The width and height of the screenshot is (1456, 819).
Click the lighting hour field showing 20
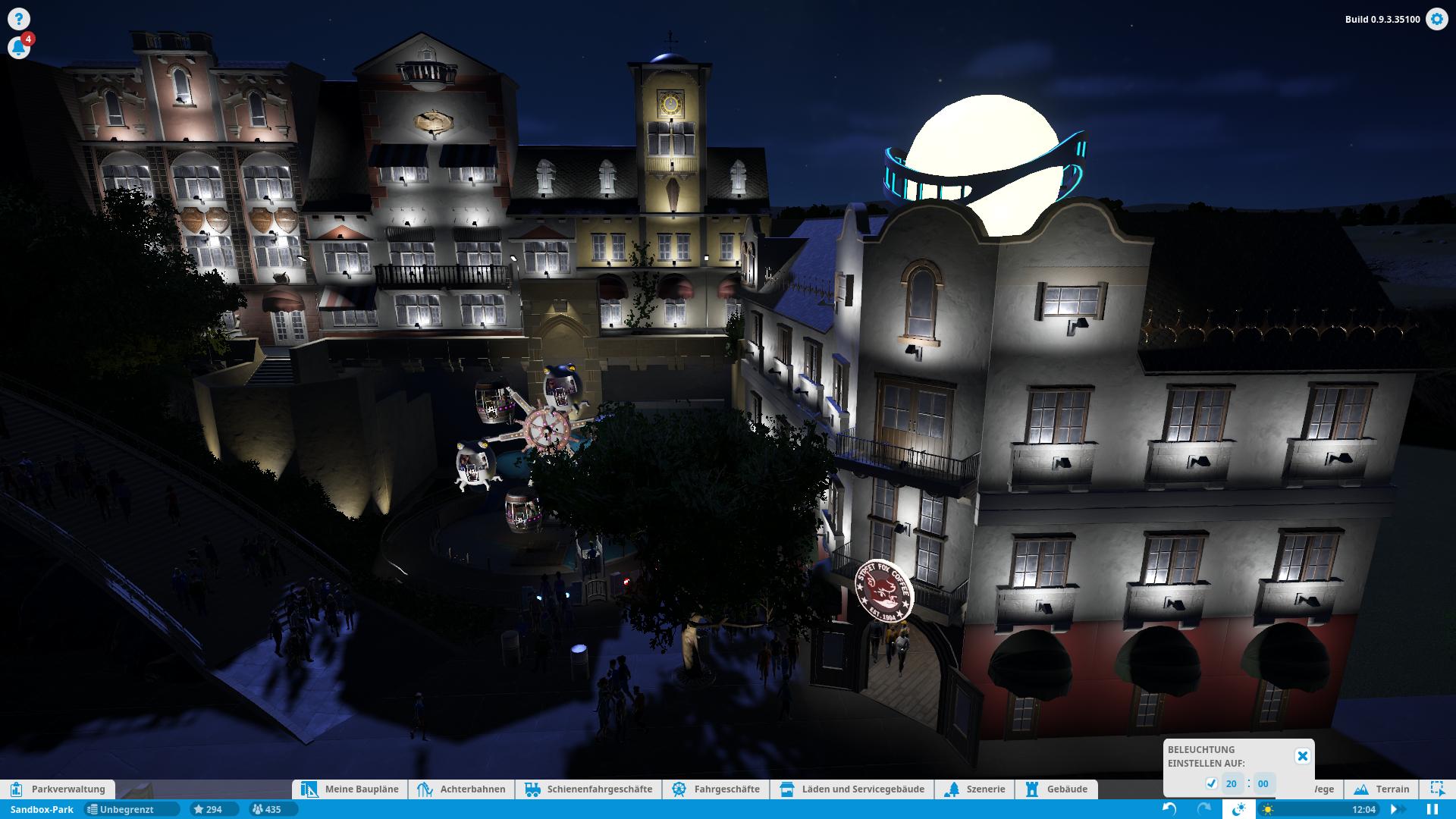1231,783
